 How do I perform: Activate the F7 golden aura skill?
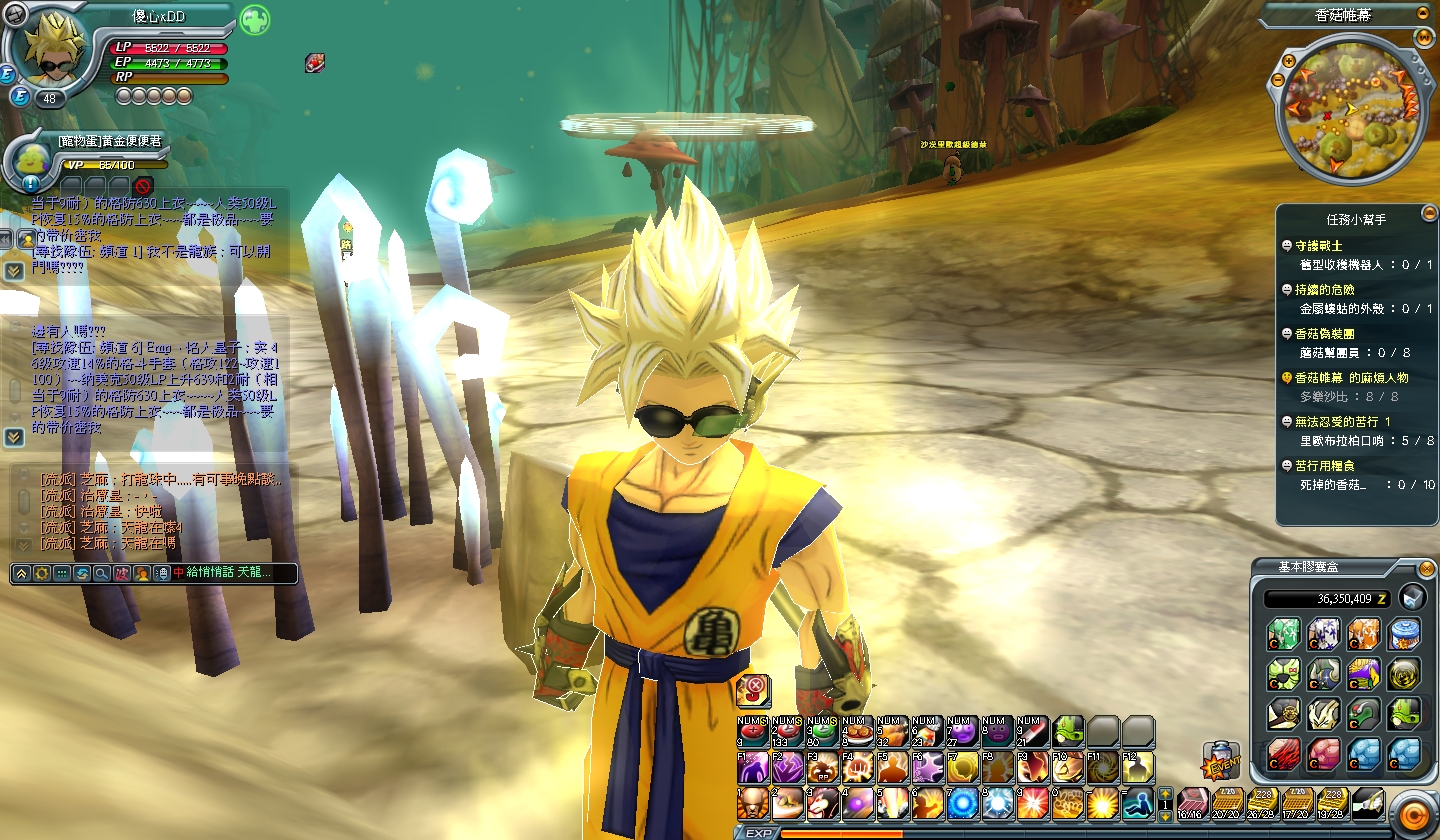961,768
